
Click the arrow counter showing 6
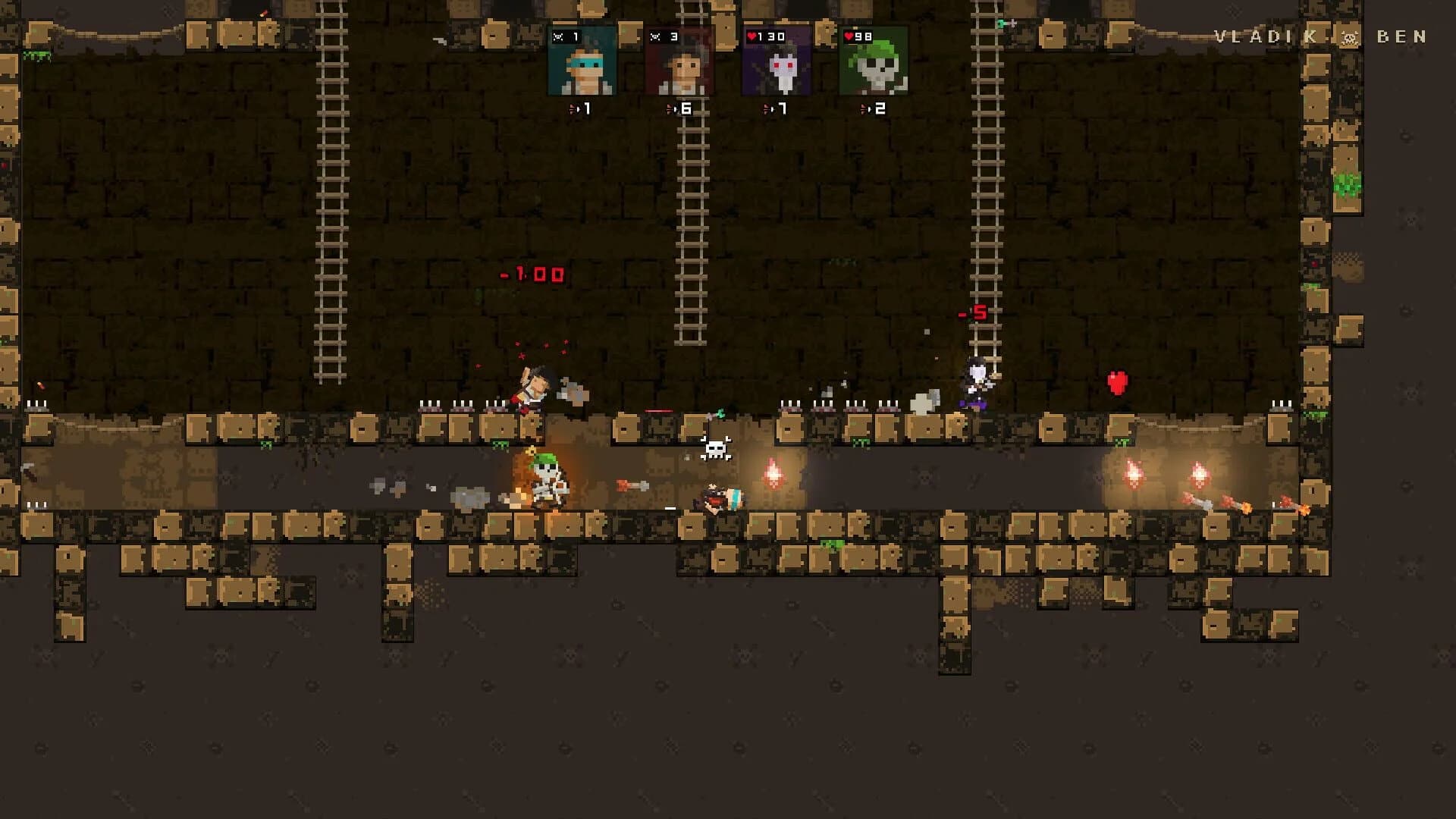click(680, 108)
